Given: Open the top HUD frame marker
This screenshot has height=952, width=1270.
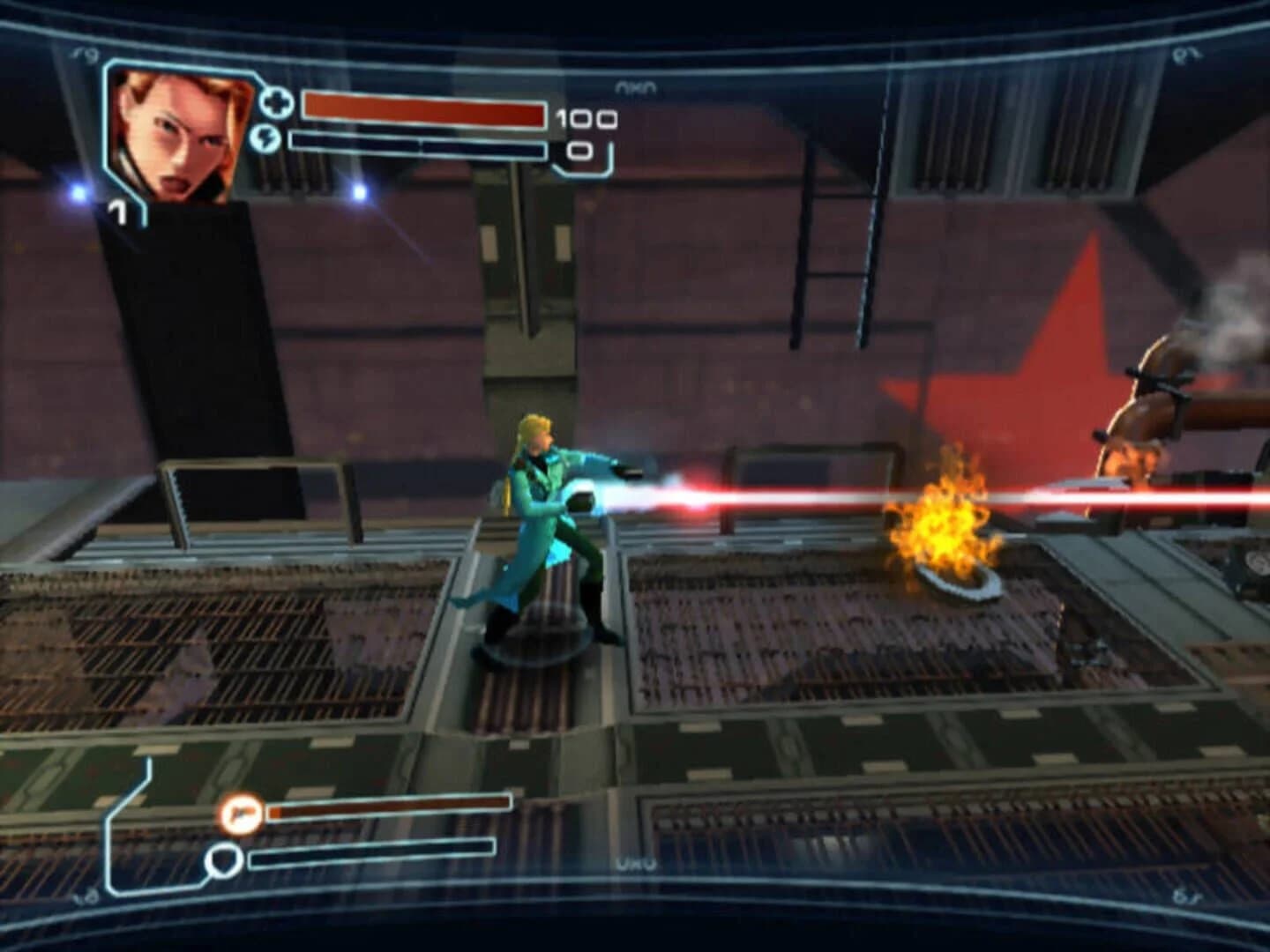Looking at the screenshot, I should [637, 85].
